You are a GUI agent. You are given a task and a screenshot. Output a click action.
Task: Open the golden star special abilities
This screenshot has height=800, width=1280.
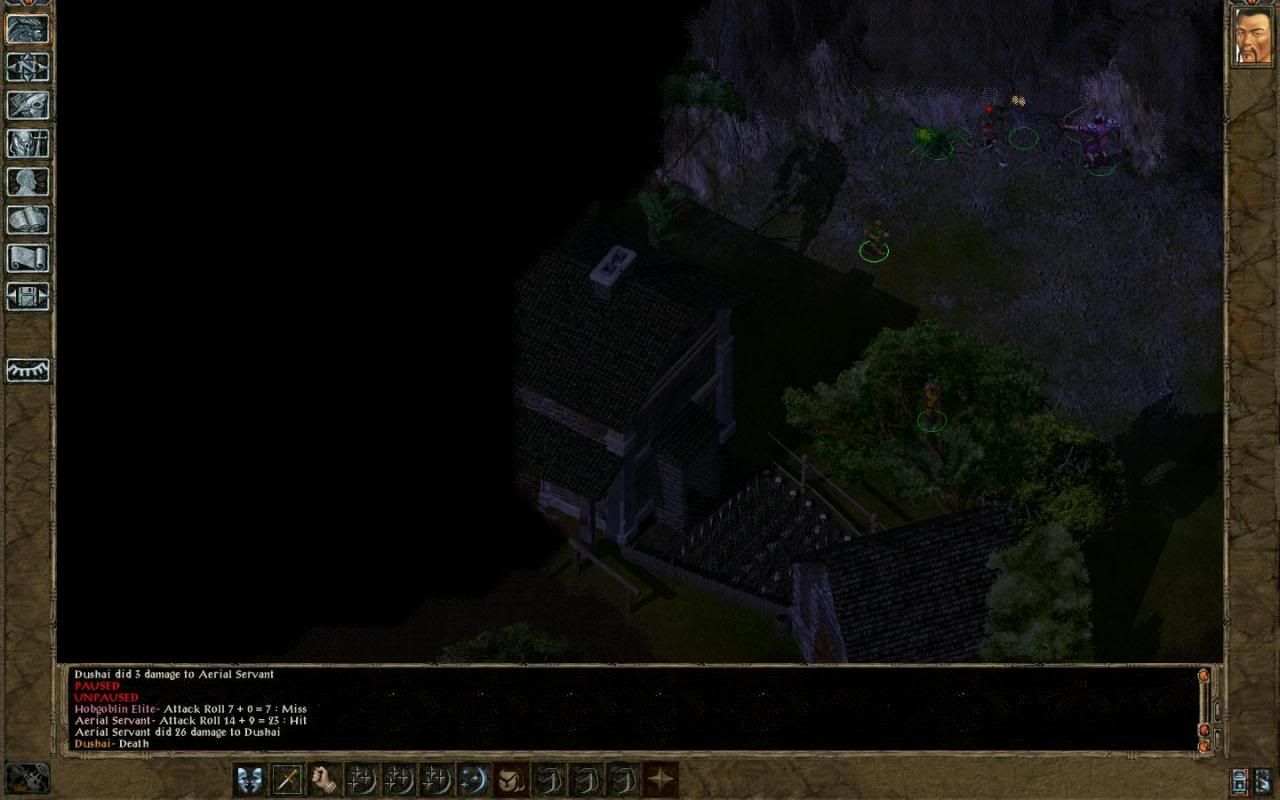(660, 779)
